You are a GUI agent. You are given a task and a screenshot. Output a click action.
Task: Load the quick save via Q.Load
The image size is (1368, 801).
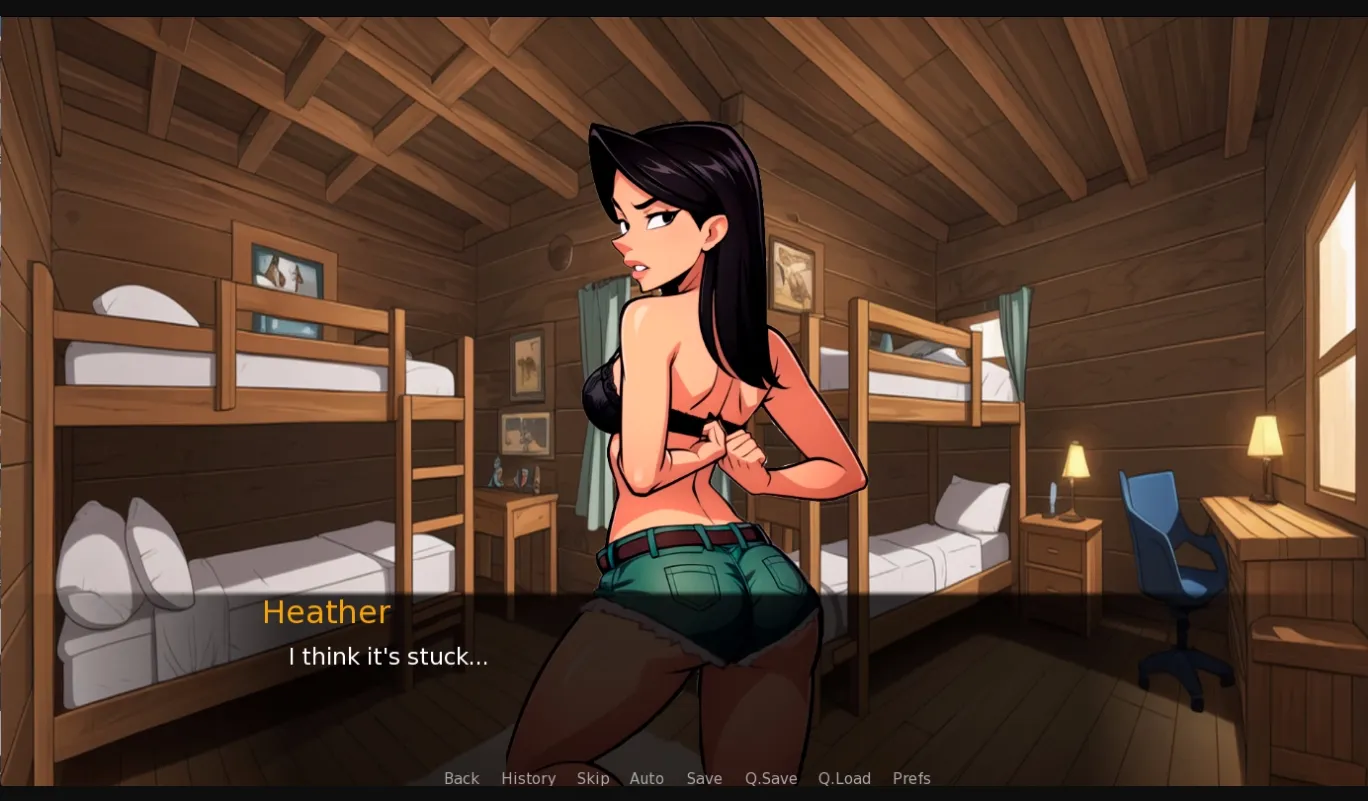pos(844,778)
